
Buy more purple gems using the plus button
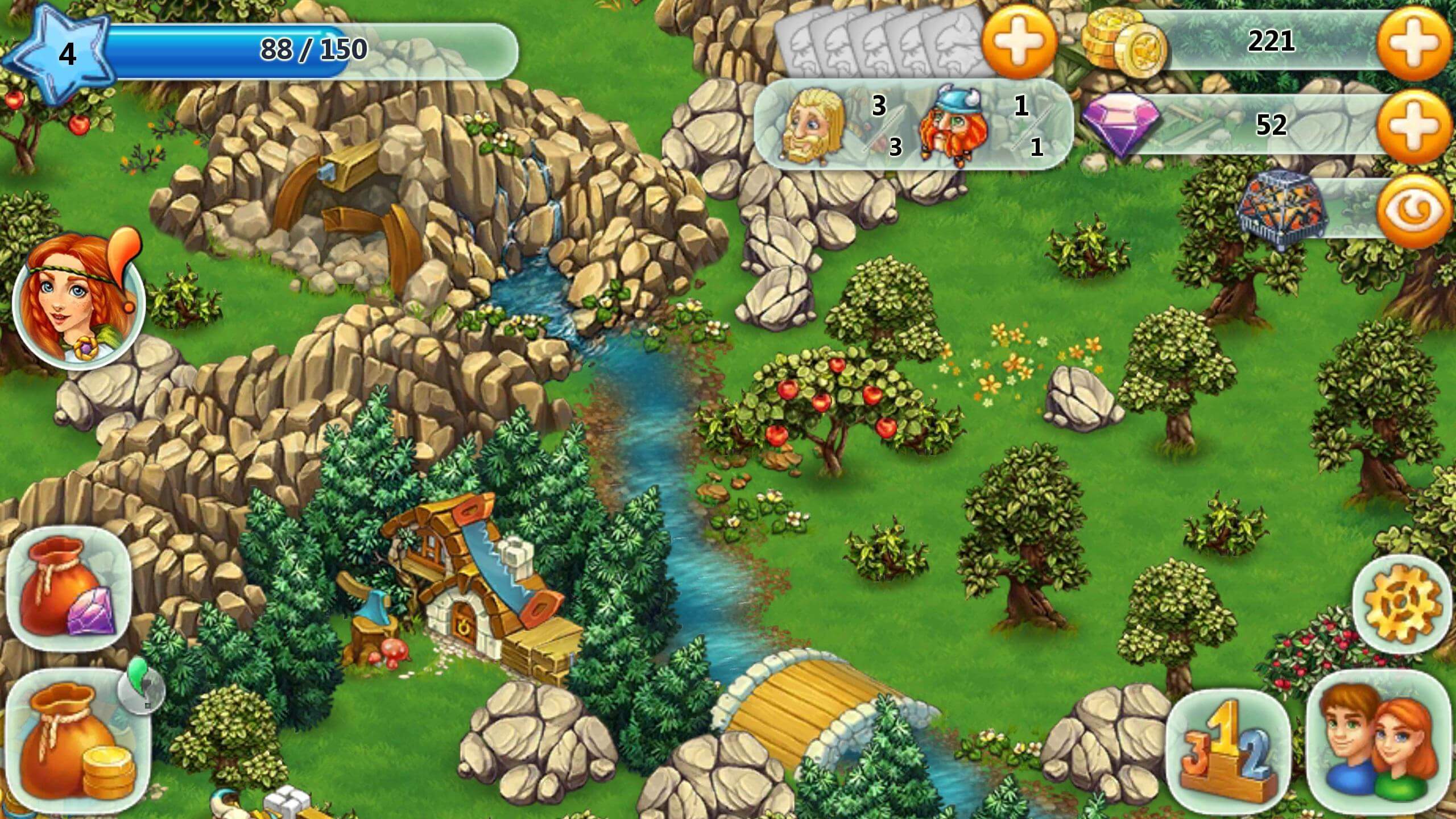pyautogui.click(x=1415, y=125)
